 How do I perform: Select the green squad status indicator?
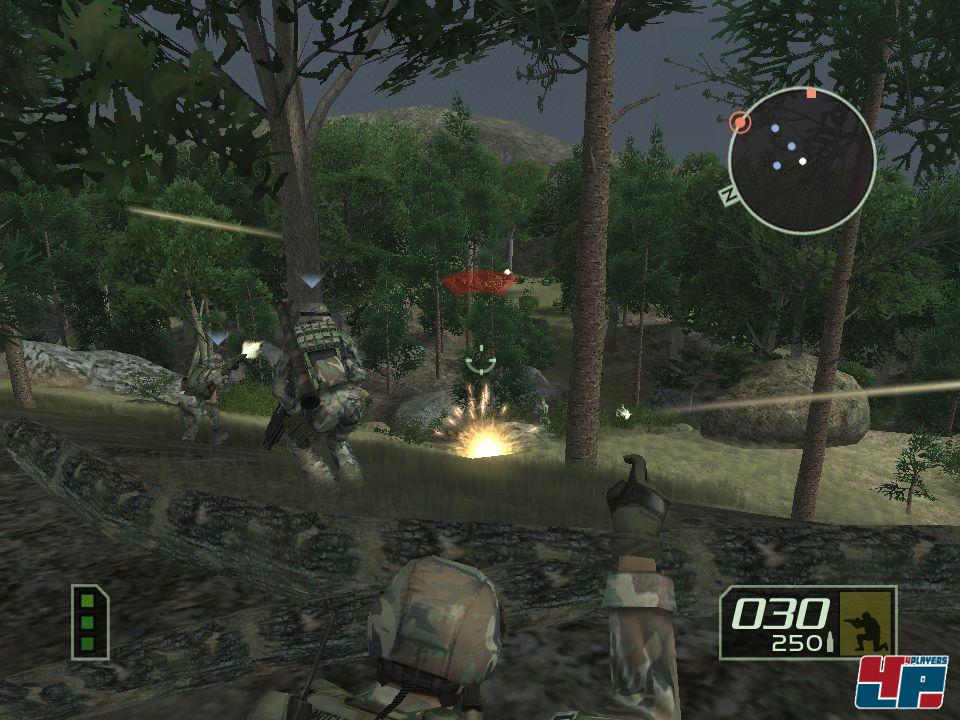[x=89, y=621]
